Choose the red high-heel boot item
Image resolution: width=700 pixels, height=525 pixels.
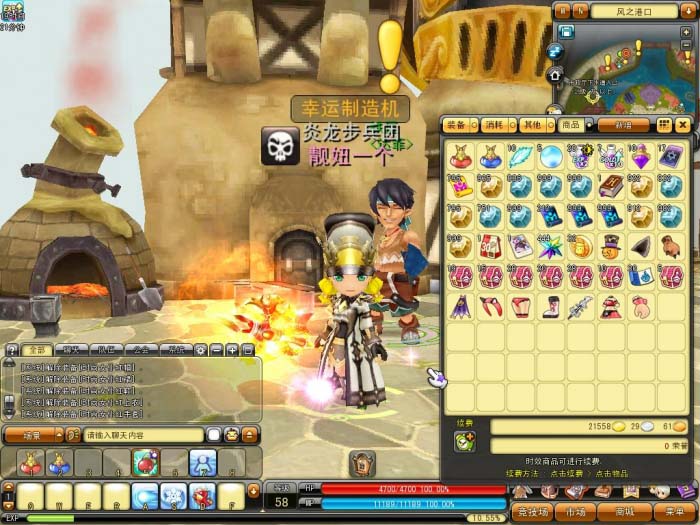click(551, 306)
